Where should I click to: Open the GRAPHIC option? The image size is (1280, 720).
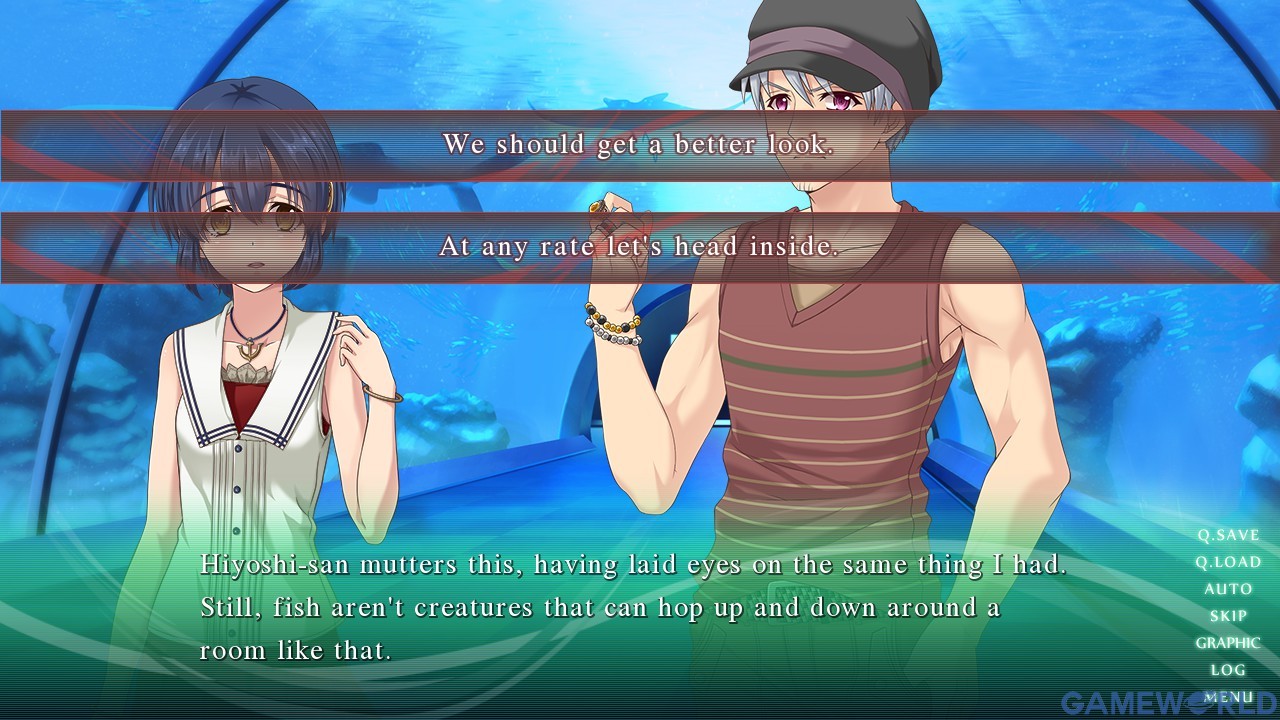[1228, 643]
